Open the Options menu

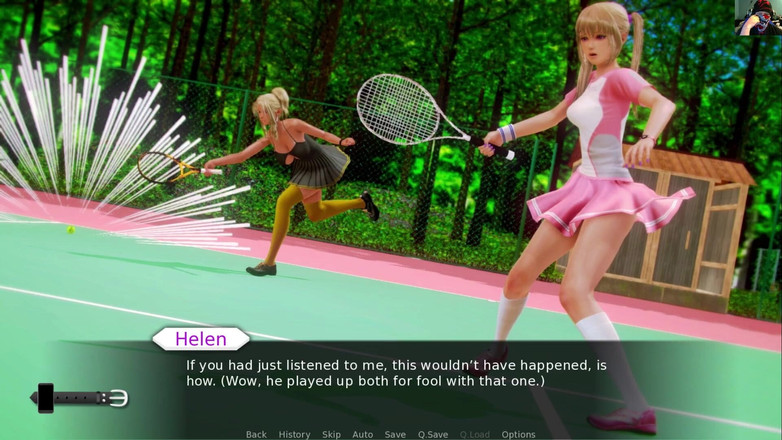point(518,434)
